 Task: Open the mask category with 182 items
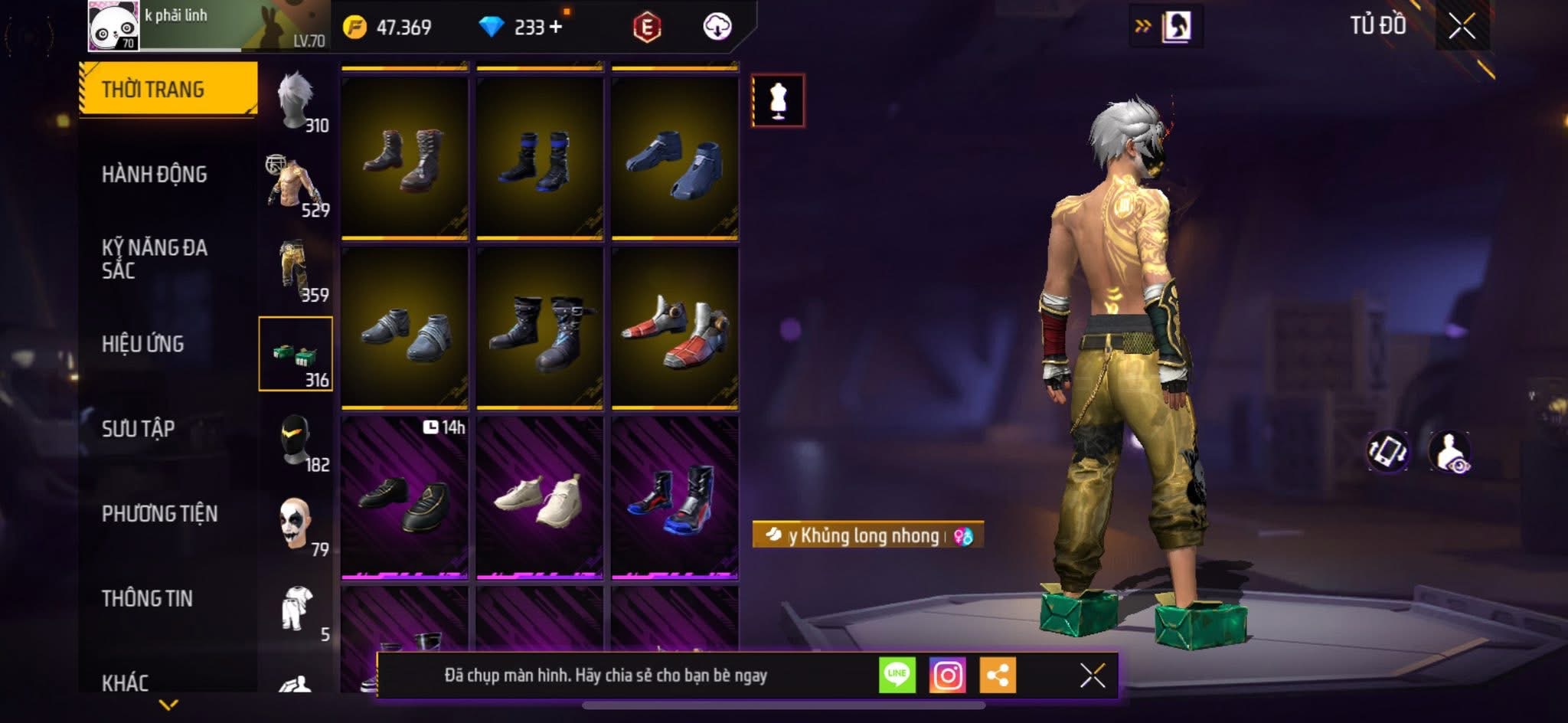coord(297,440)
